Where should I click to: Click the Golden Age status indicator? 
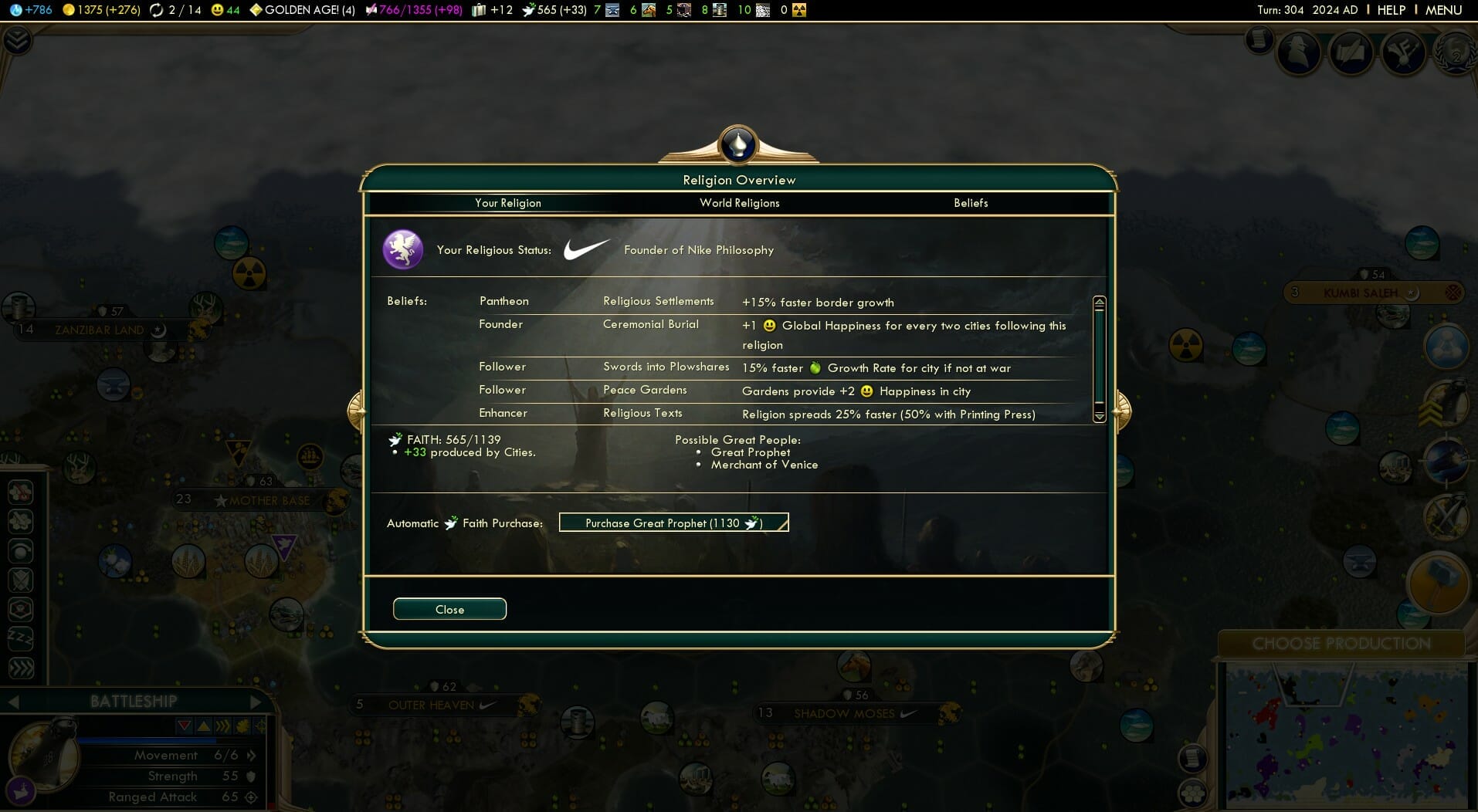[x=303, y=10]
